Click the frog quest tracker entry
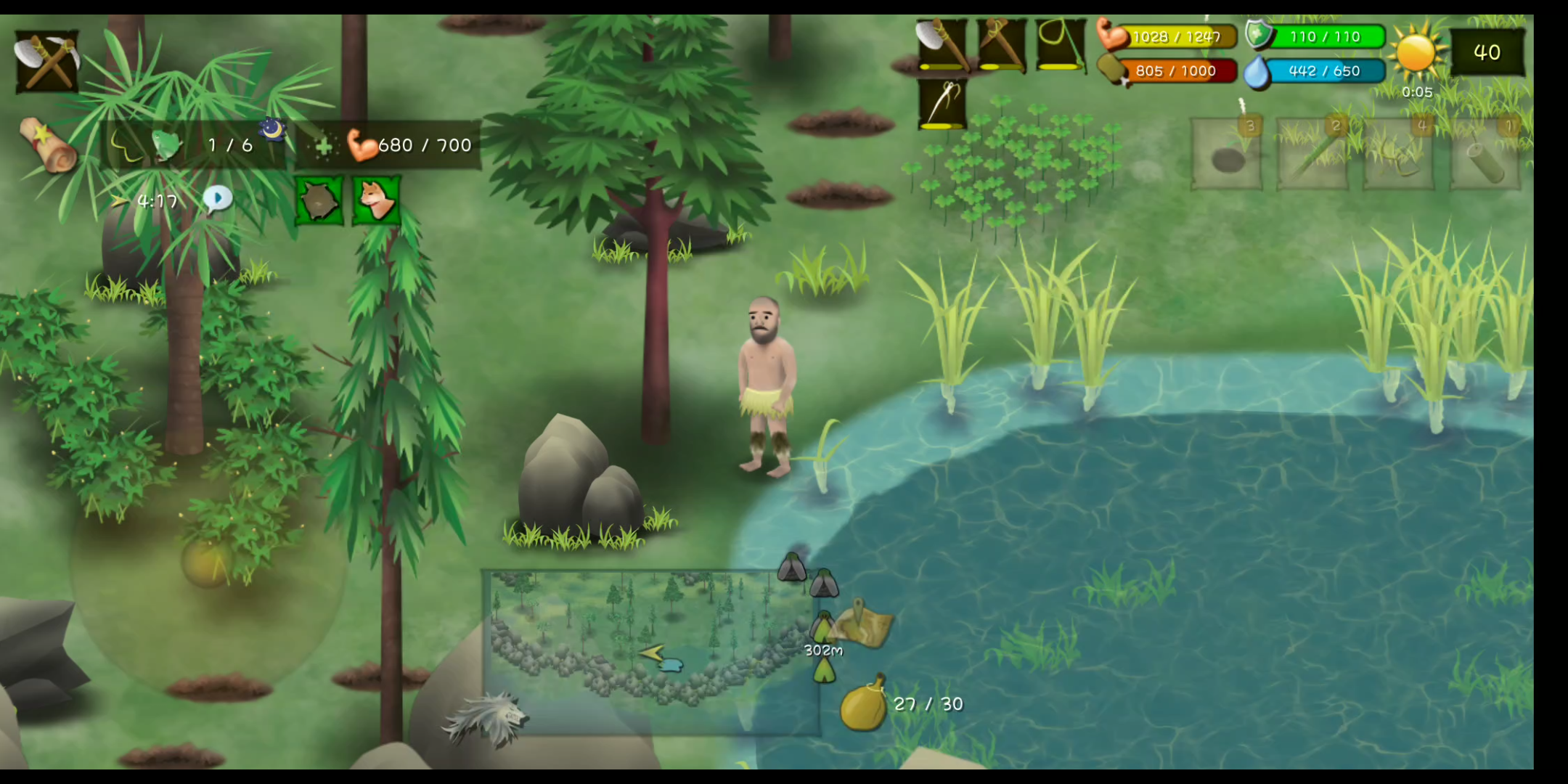 coord(166,145)
